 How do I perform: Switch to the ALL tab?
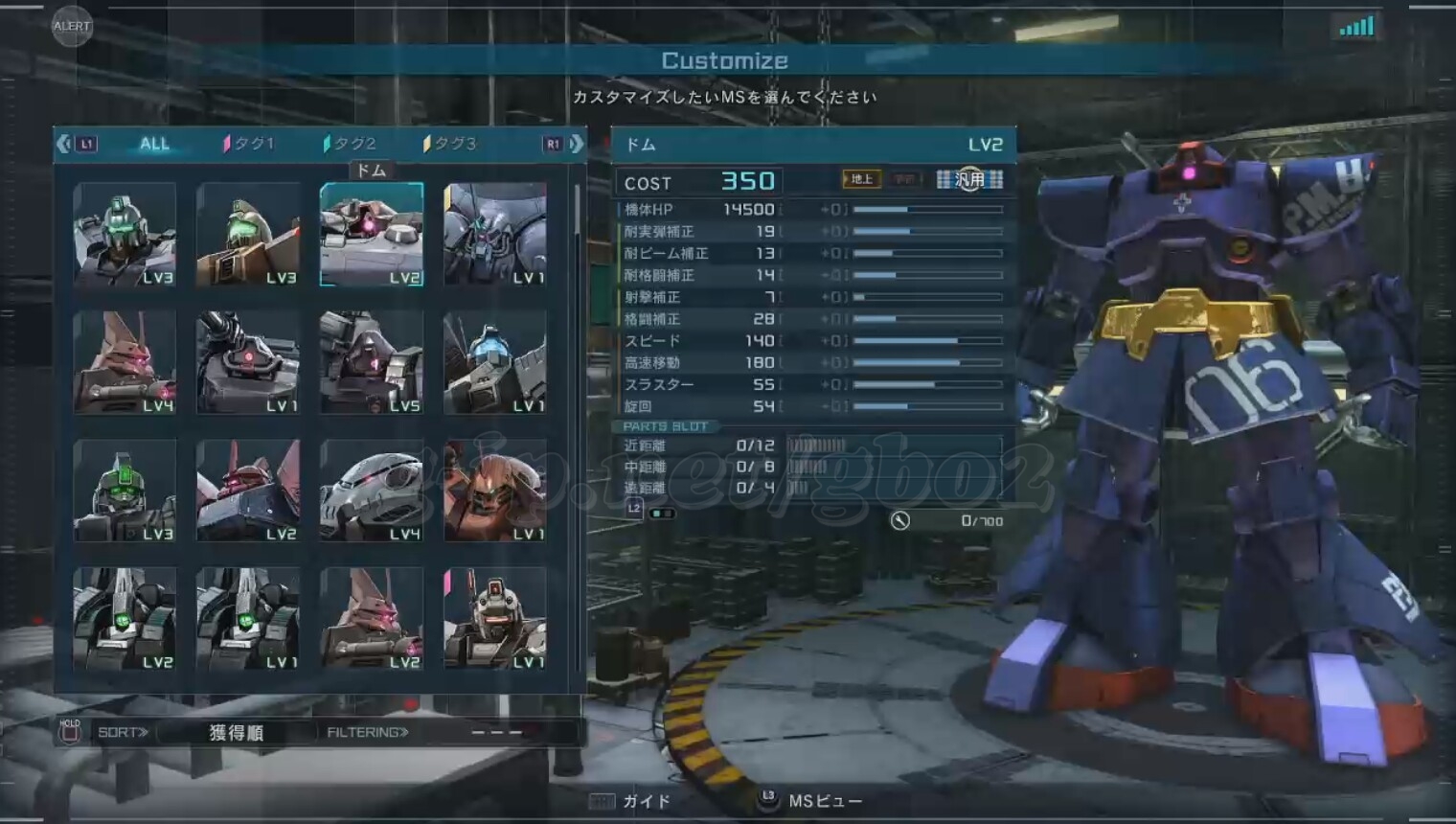click(x=154, y=144)
